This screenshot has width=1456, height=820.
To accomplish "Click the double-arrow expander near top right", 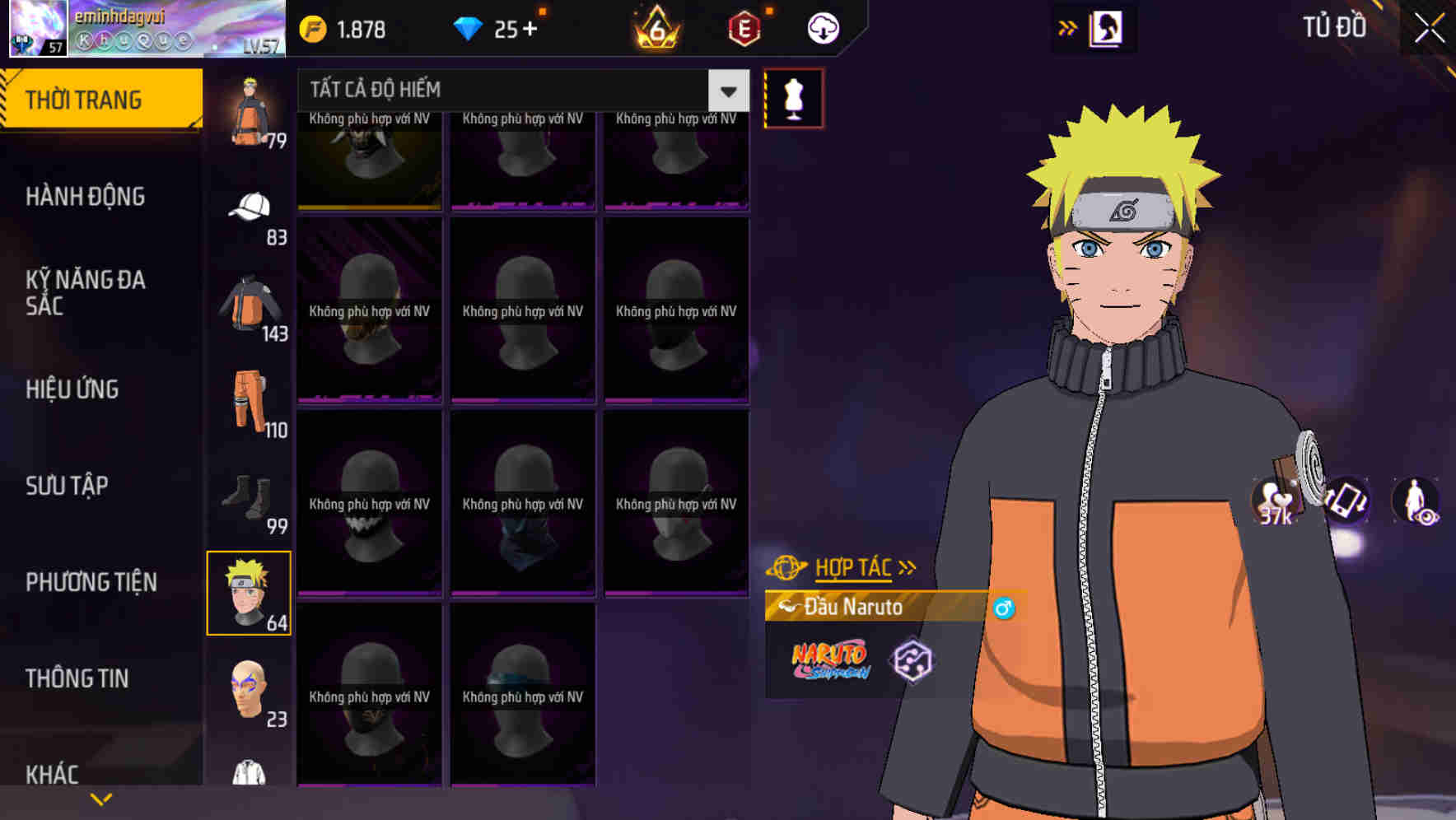I will click(x=1068, y=27).
